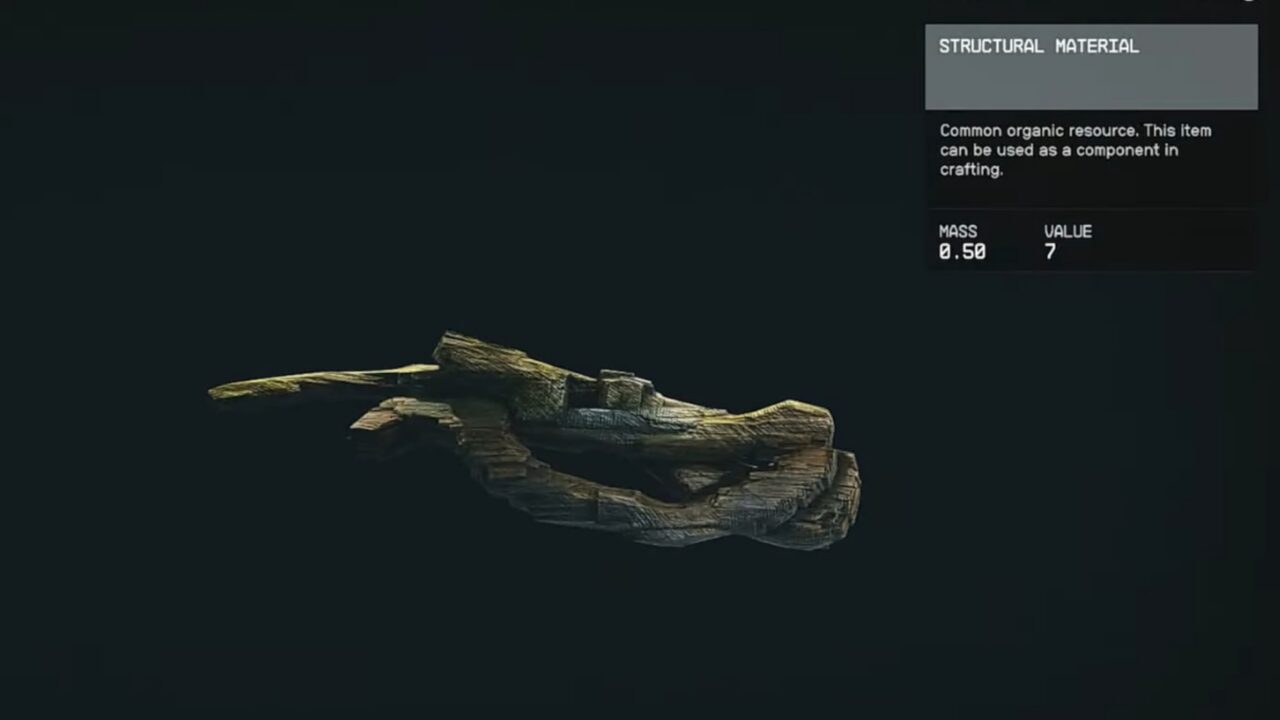Click the dark bar above the item title
Viewport: 1280px width, 720px height.
(x=1092, y=10)
